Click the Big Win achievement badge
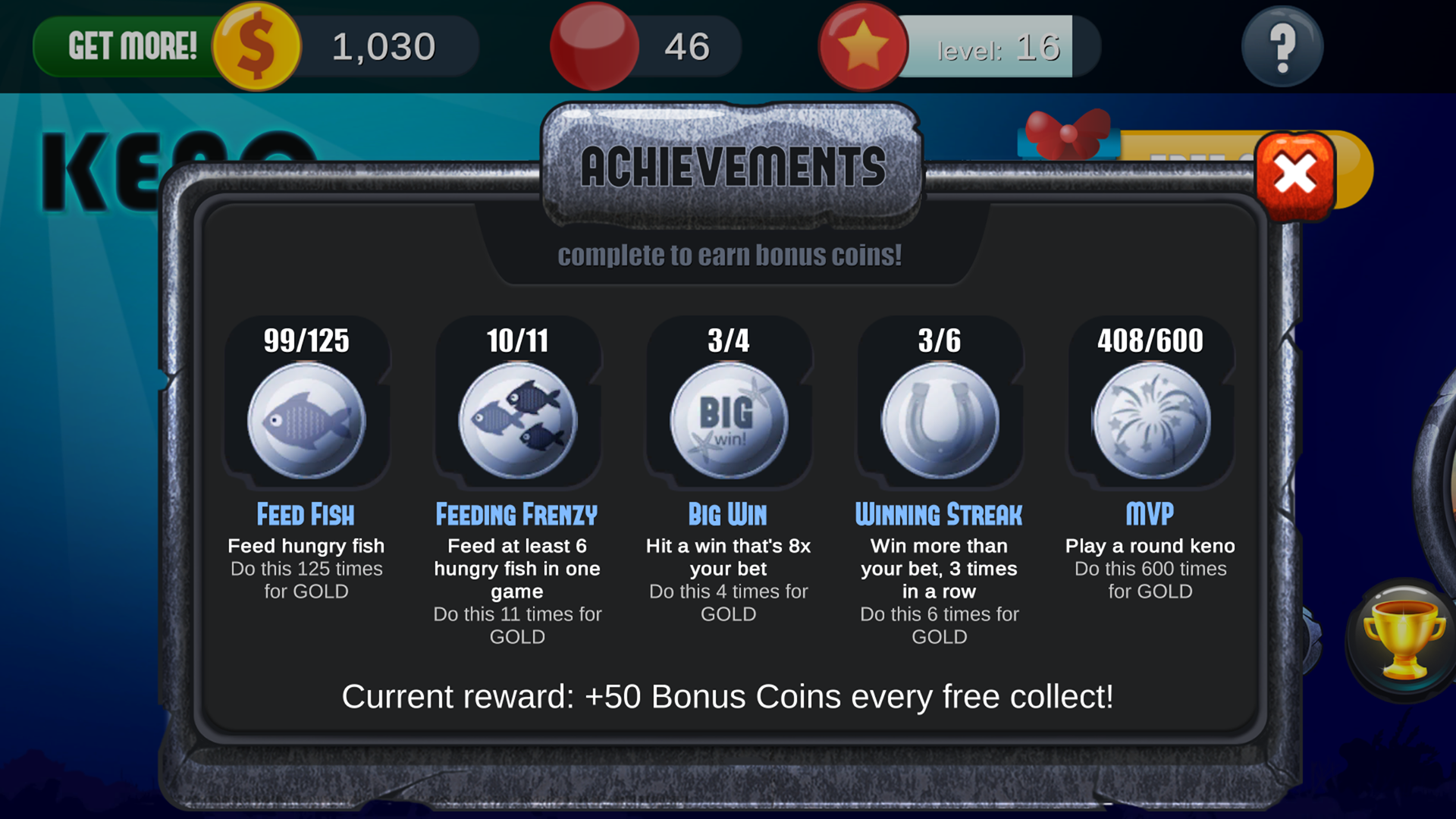 pyautogui.click(x=728, y=419)
